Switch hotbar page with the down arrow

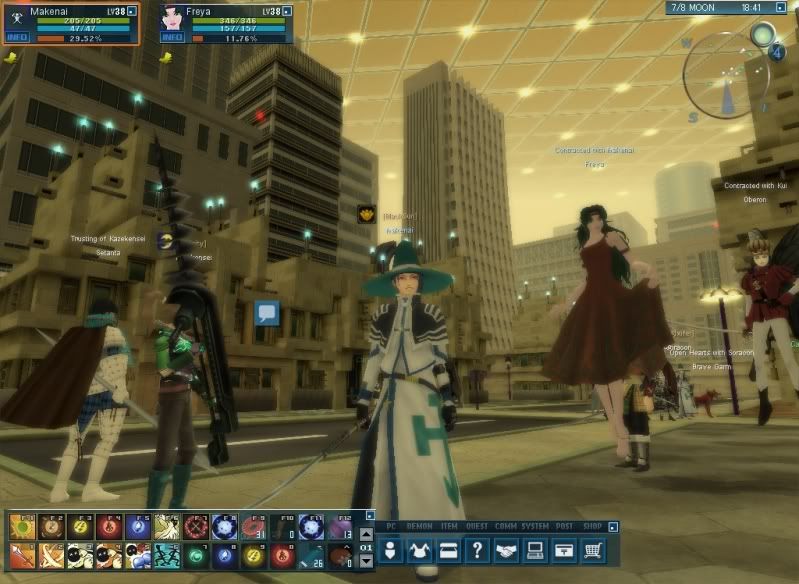click(366, 561)
